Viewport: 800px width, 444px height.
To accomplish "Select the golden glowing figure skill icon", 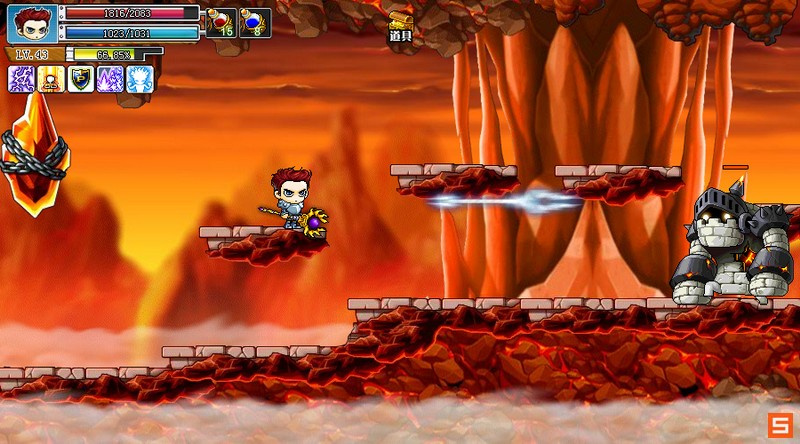I will [x=51, y=79].
